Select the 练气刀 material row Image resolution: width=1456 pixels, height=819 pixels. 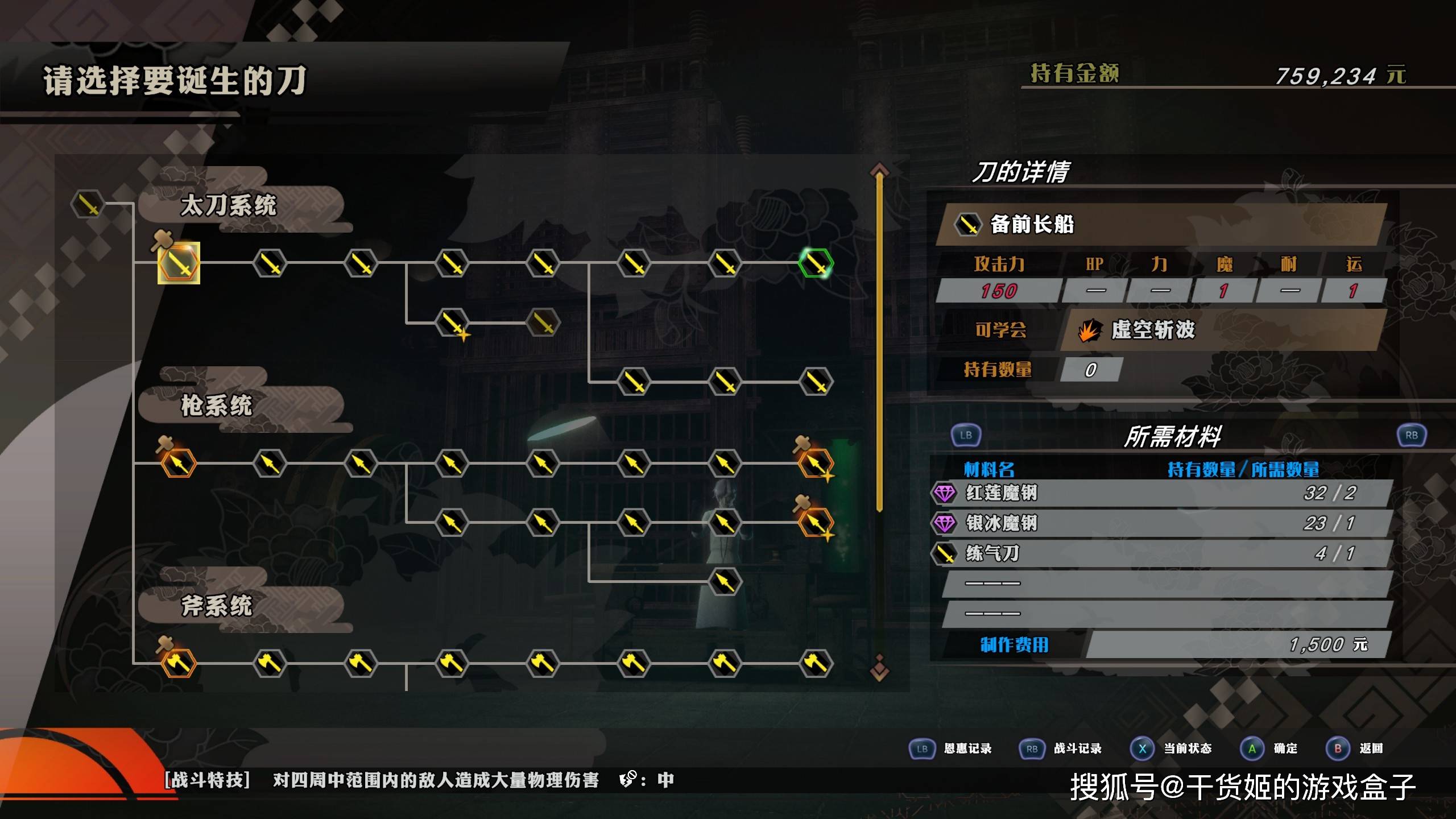[1160, 553]
